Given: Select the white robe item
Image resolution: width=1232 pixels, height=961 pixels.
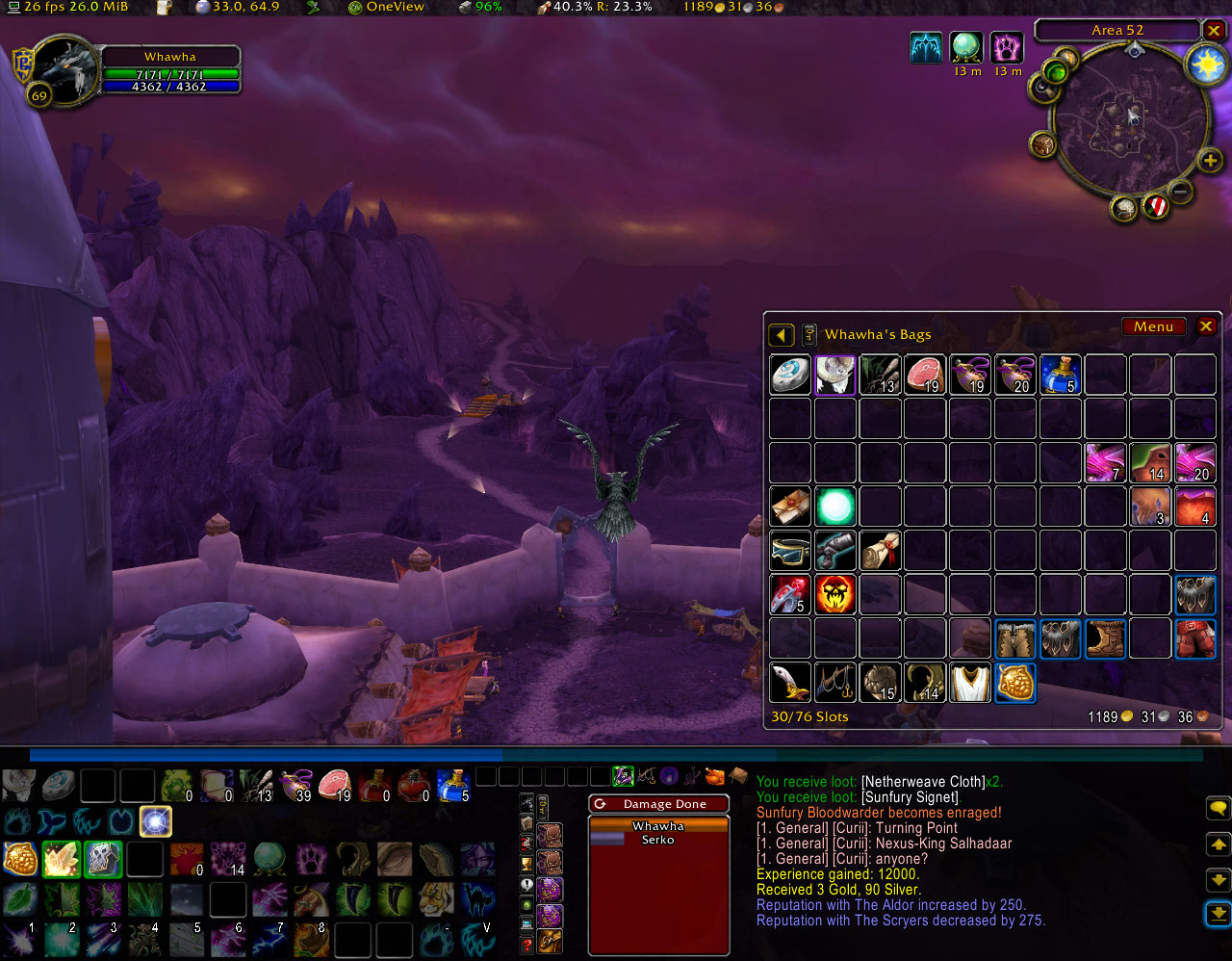Looking at the screenshot, I should click(970, 683).
